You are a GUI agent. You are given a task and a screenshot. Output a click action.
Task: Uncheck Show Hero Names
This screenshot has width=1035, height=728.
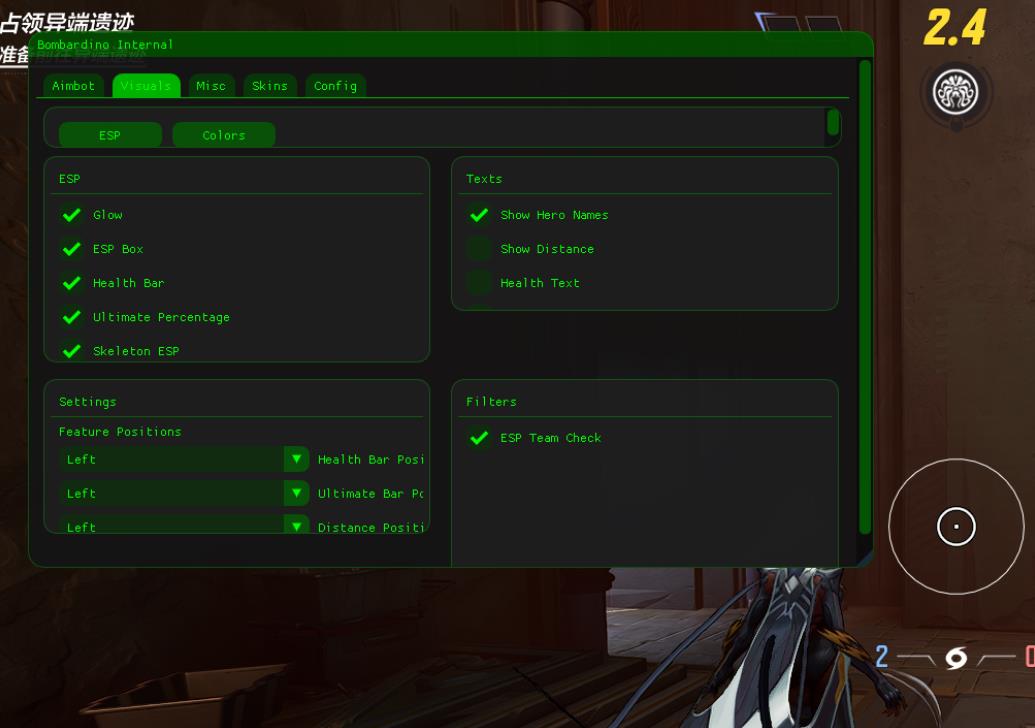click(x=479, y=215)
